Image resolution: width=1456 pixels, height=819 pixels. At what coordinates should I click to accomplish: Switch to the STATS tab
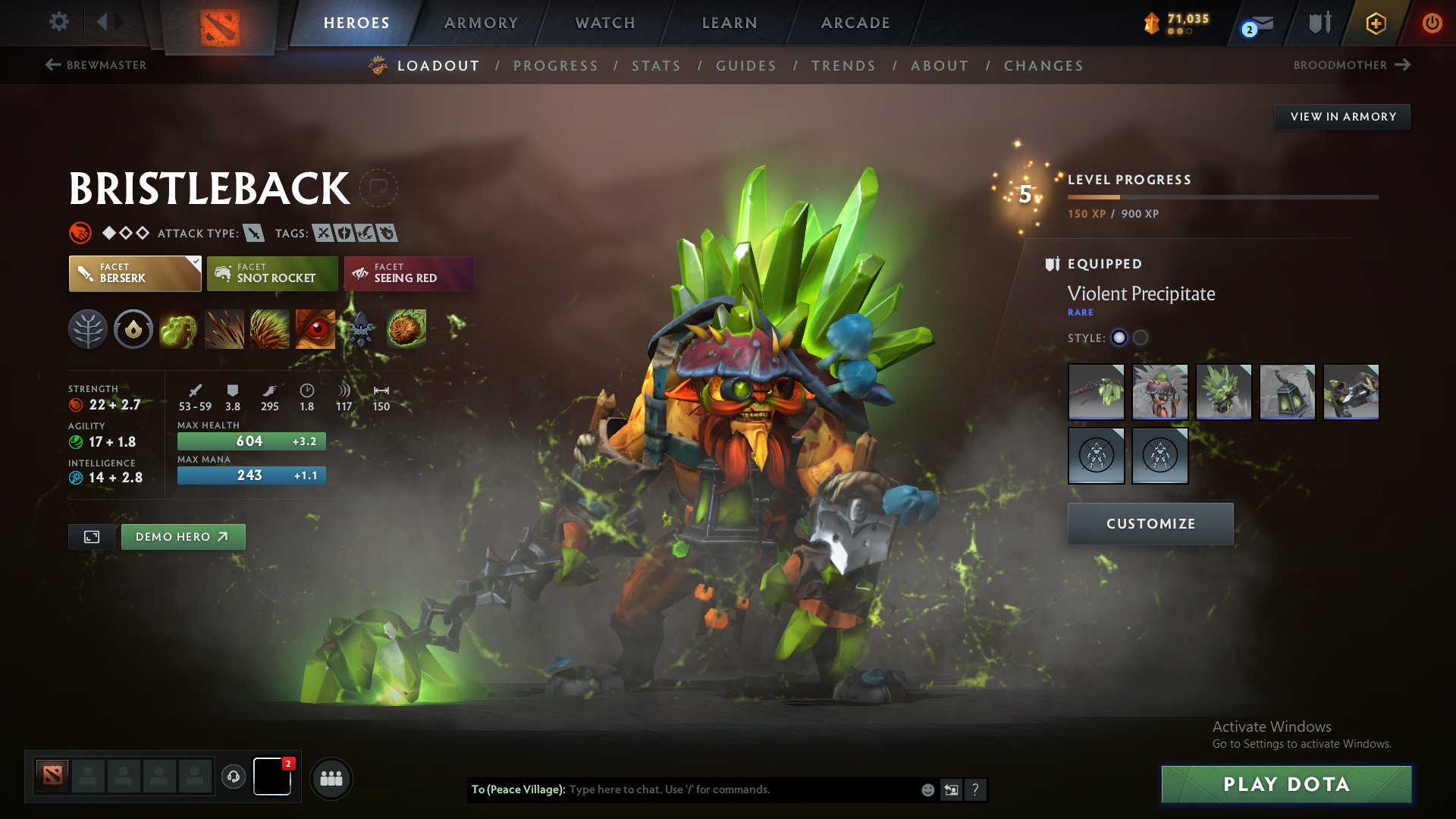(x=657, y=65)
